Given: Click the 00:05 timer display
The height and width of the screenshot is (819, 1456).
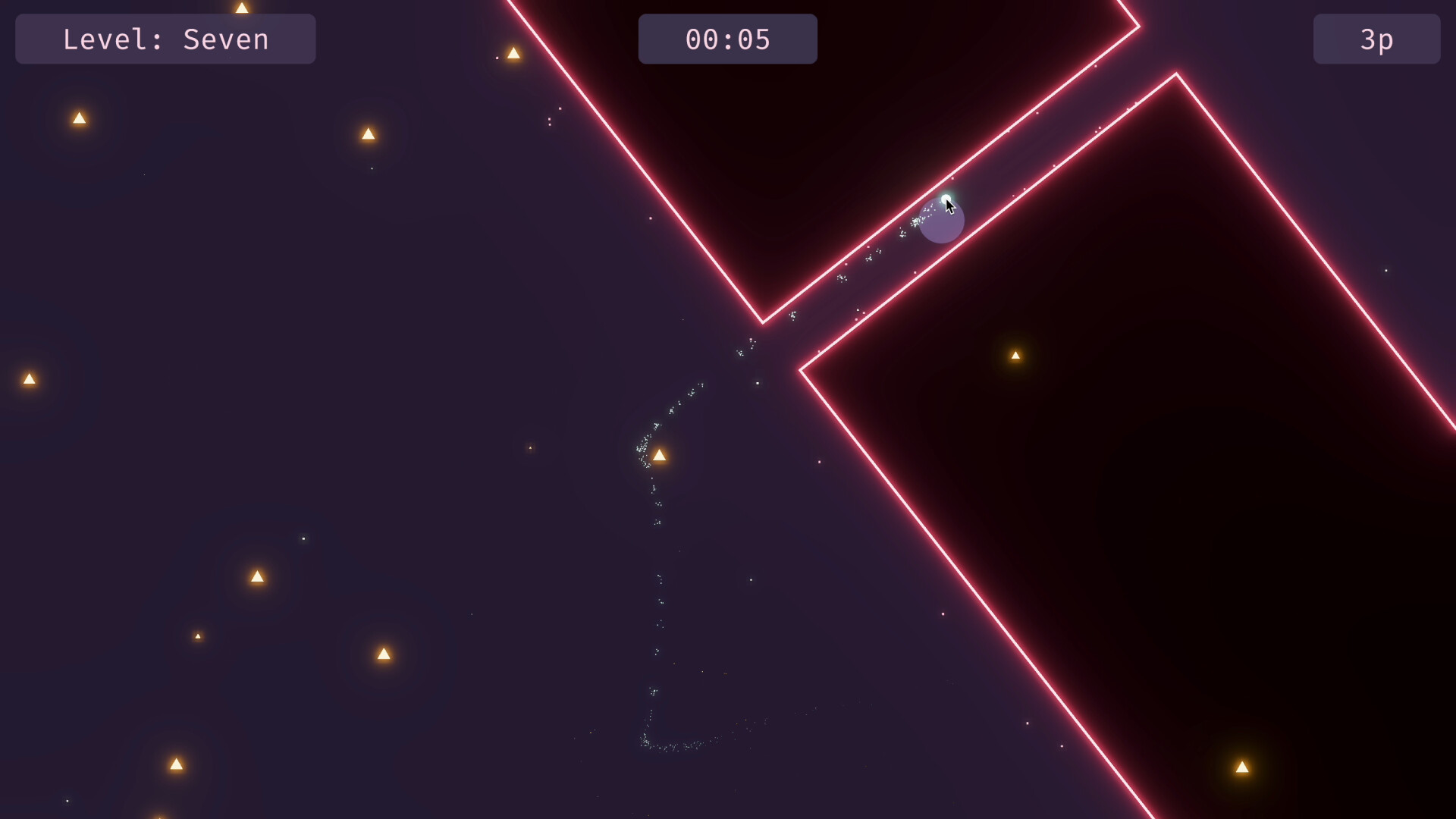Looking at the screenshot, I should (728, 39).
